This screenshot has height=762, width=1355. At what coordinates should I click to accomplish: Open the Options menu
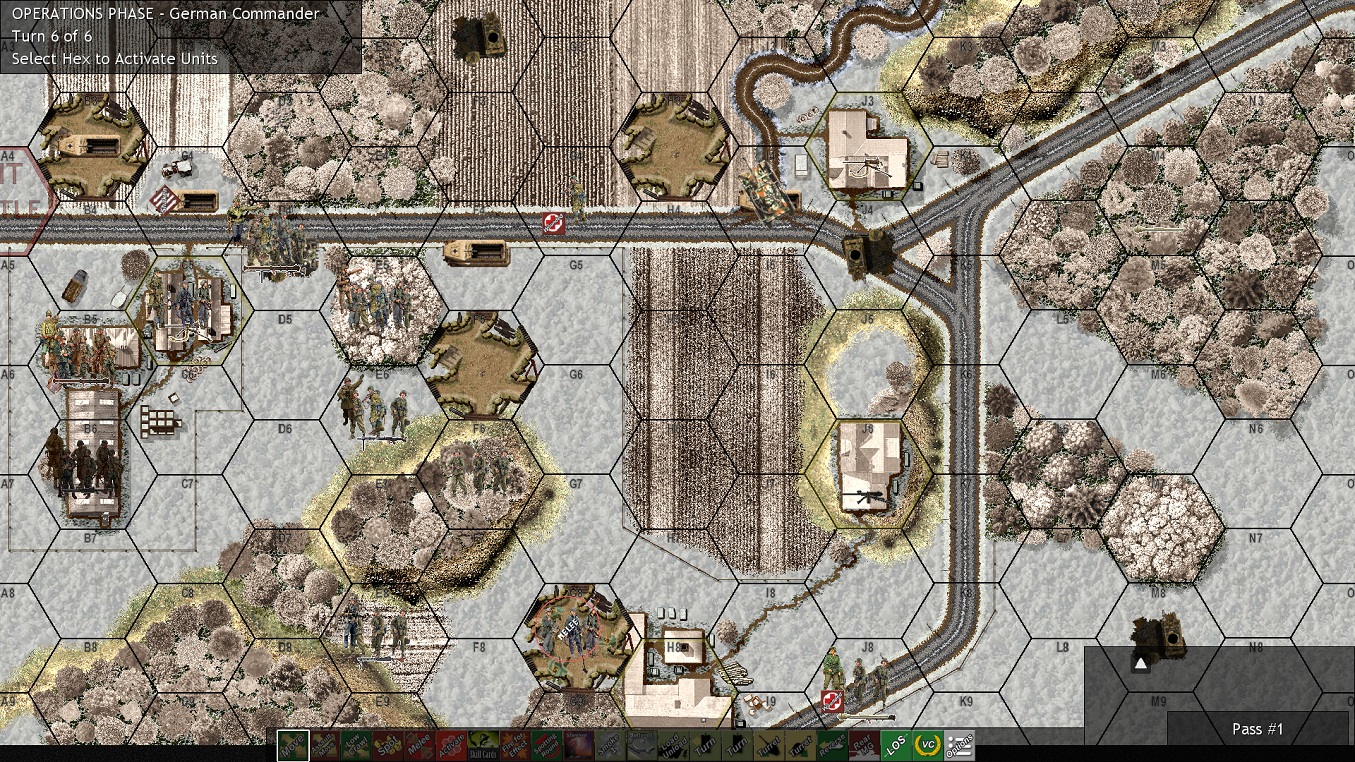pyautogui.click(x=960, y=745)
